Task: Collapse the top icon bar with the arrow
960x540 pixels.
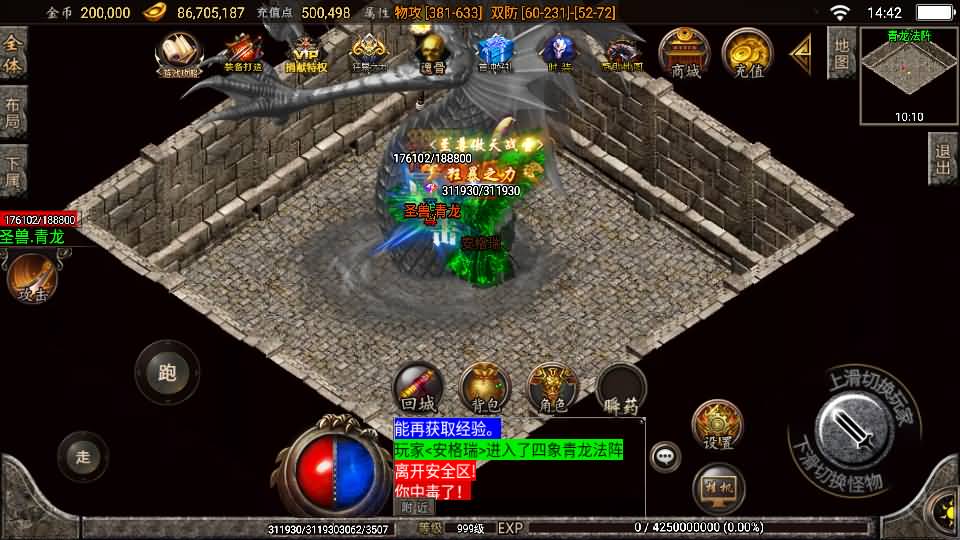Action: tap(801, 53)
